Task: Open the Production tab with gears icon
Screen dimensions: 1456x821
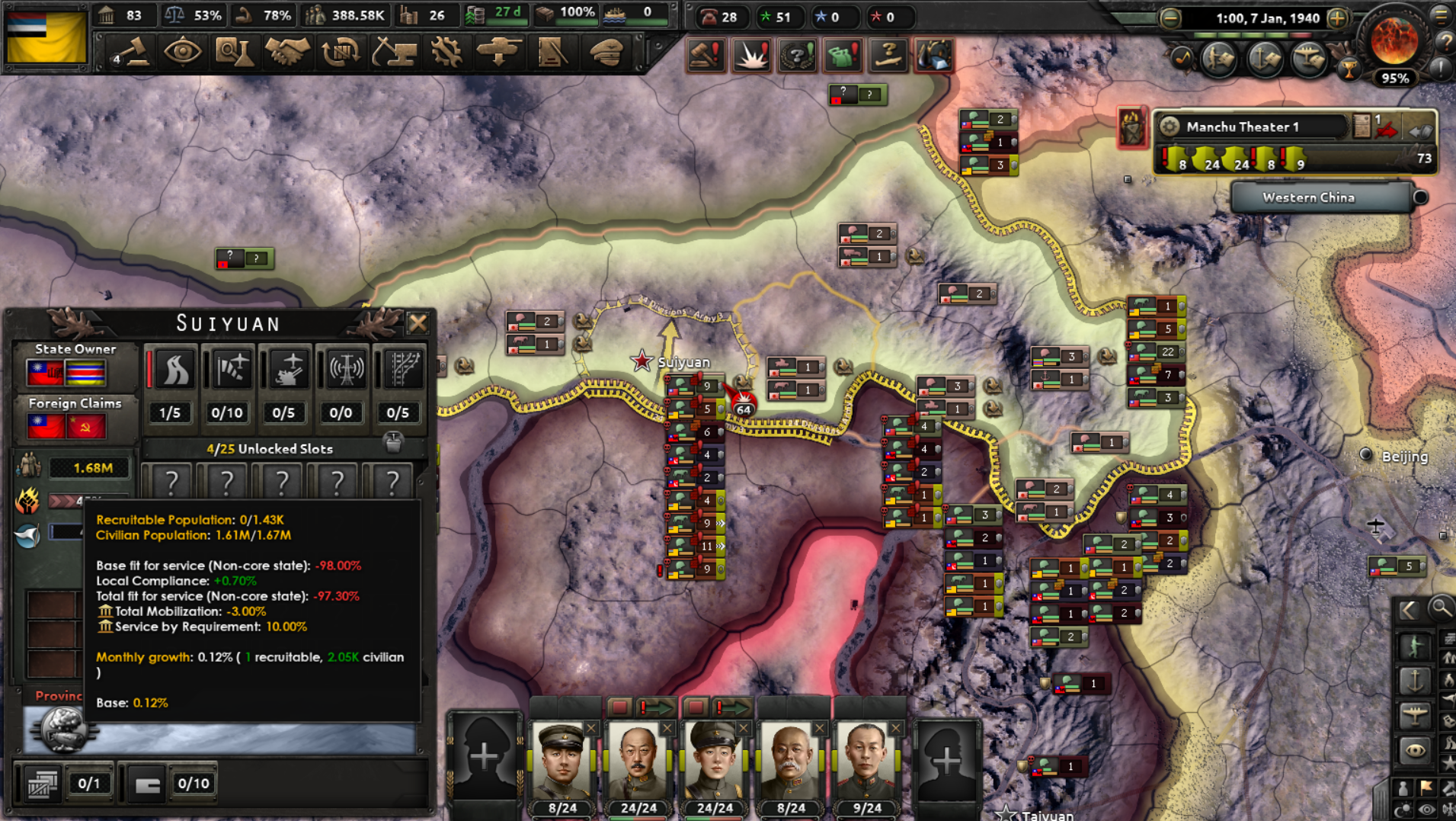Action: tap(446, 53)
